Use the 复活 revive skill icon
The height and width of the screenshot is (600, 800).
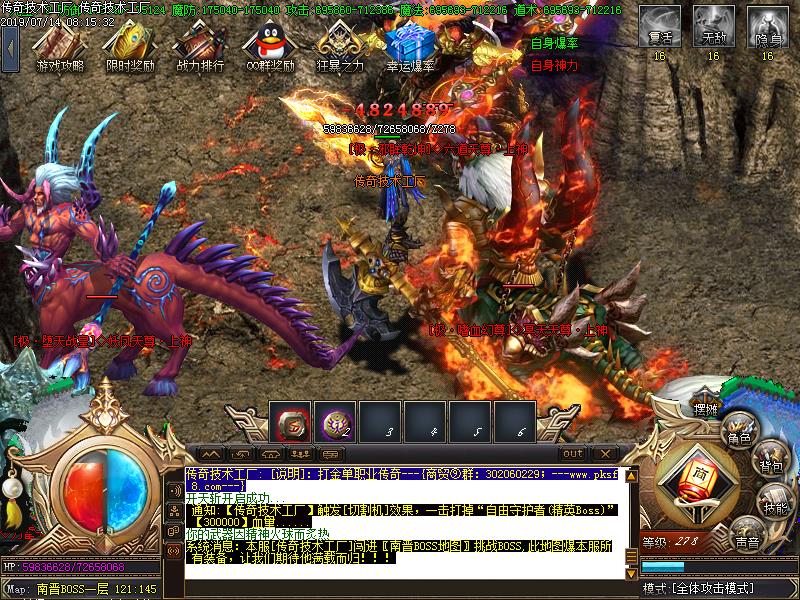[659, 25]
